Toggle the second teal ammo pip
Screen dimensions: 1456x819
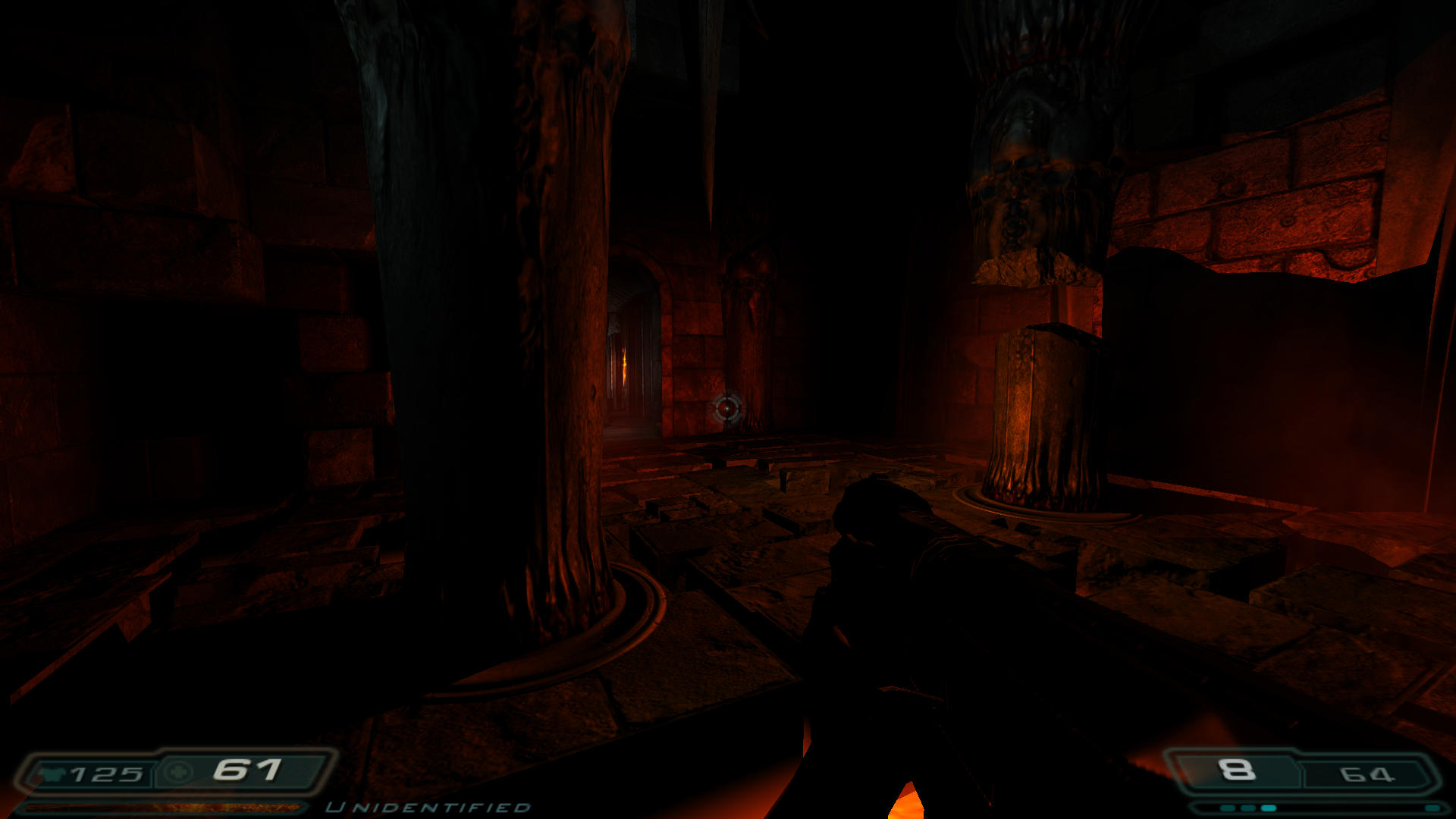point(1247,808)
